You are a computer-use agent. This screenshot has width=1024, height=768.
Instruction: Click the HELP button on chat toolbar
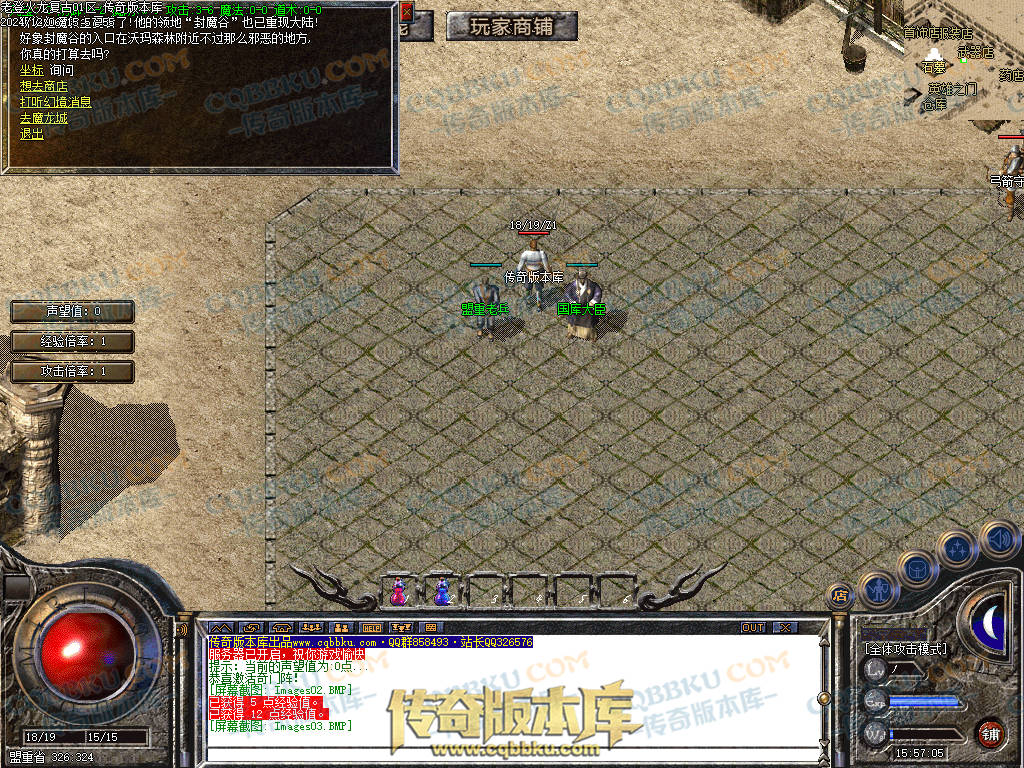tap(371, 627)
